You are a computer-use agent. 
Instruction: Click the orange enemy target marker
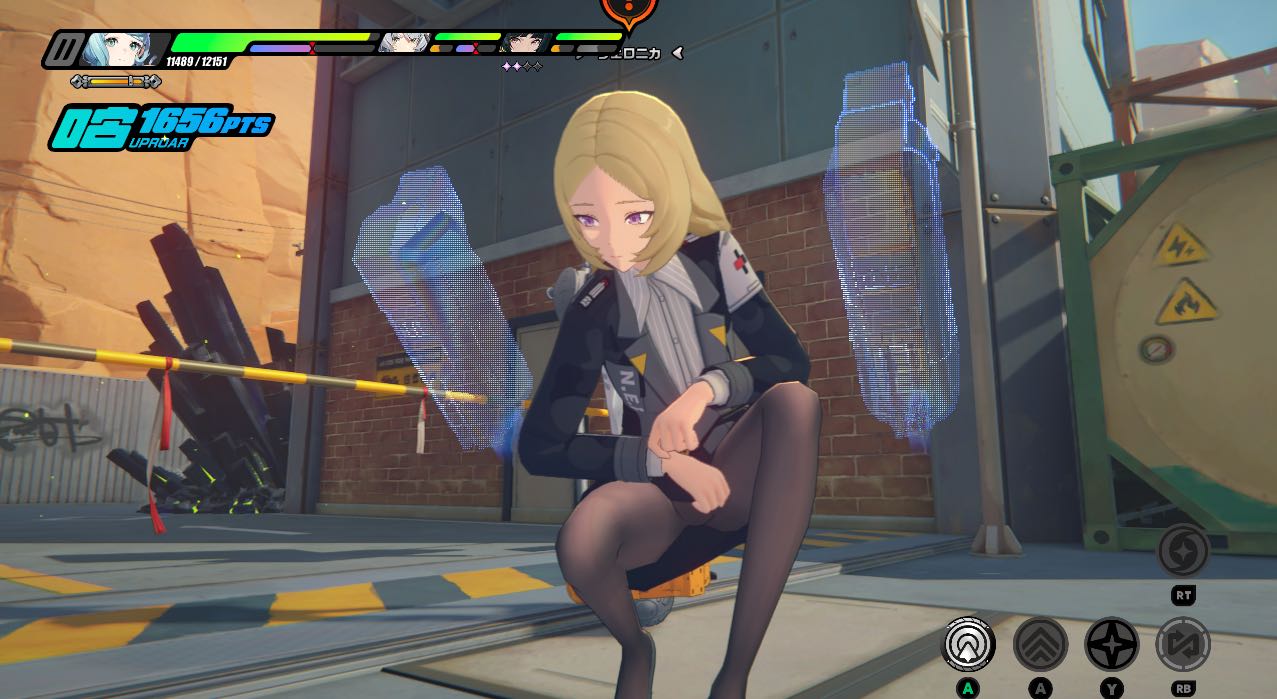[x=628, y=12]
